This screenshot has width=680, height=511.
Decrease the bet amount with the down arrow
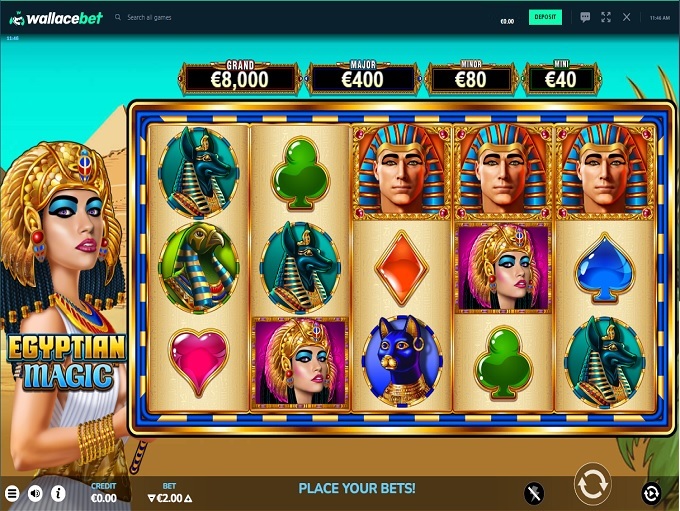pos(152,498)
